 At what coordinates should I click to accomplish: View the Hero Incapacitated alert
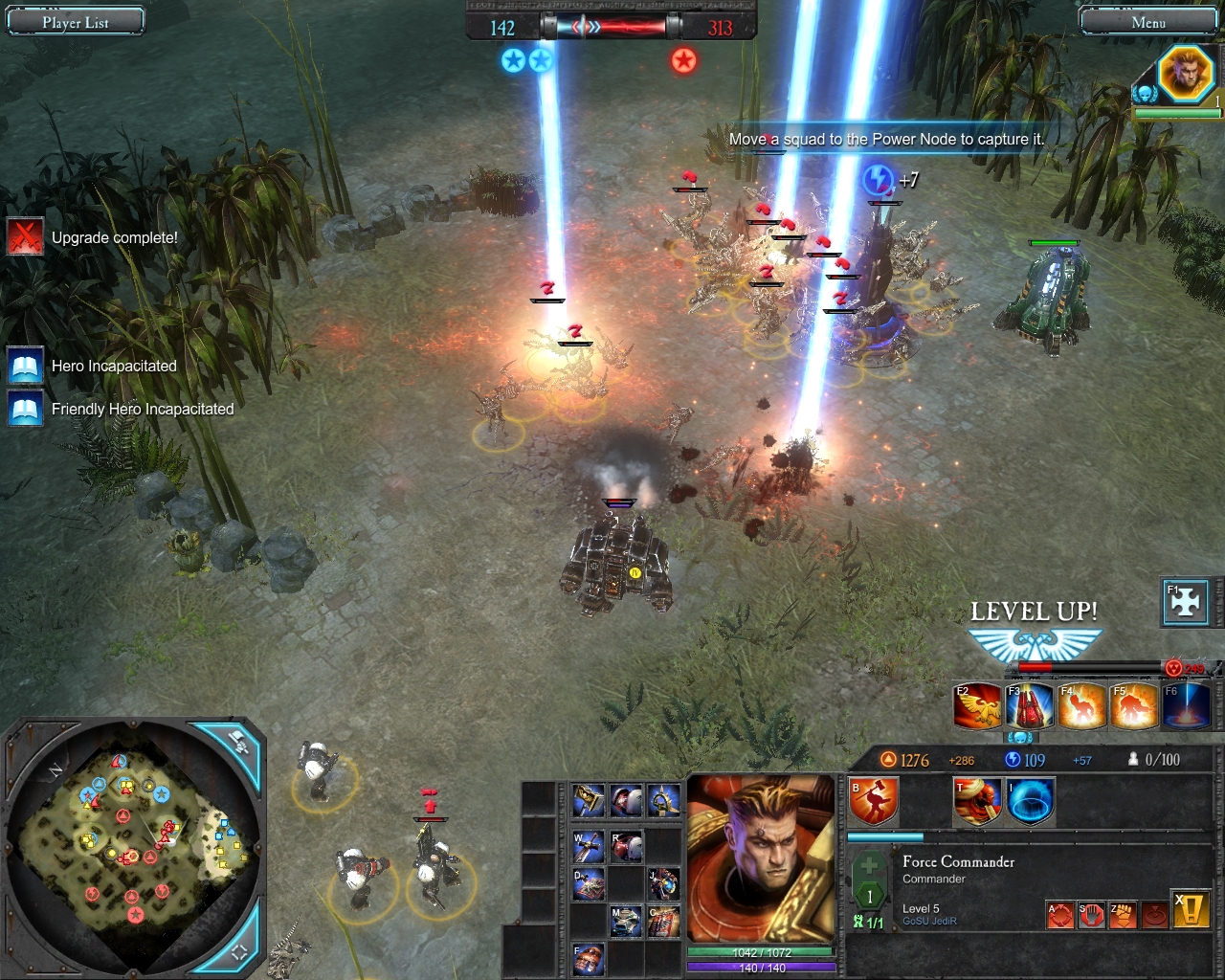25,366
